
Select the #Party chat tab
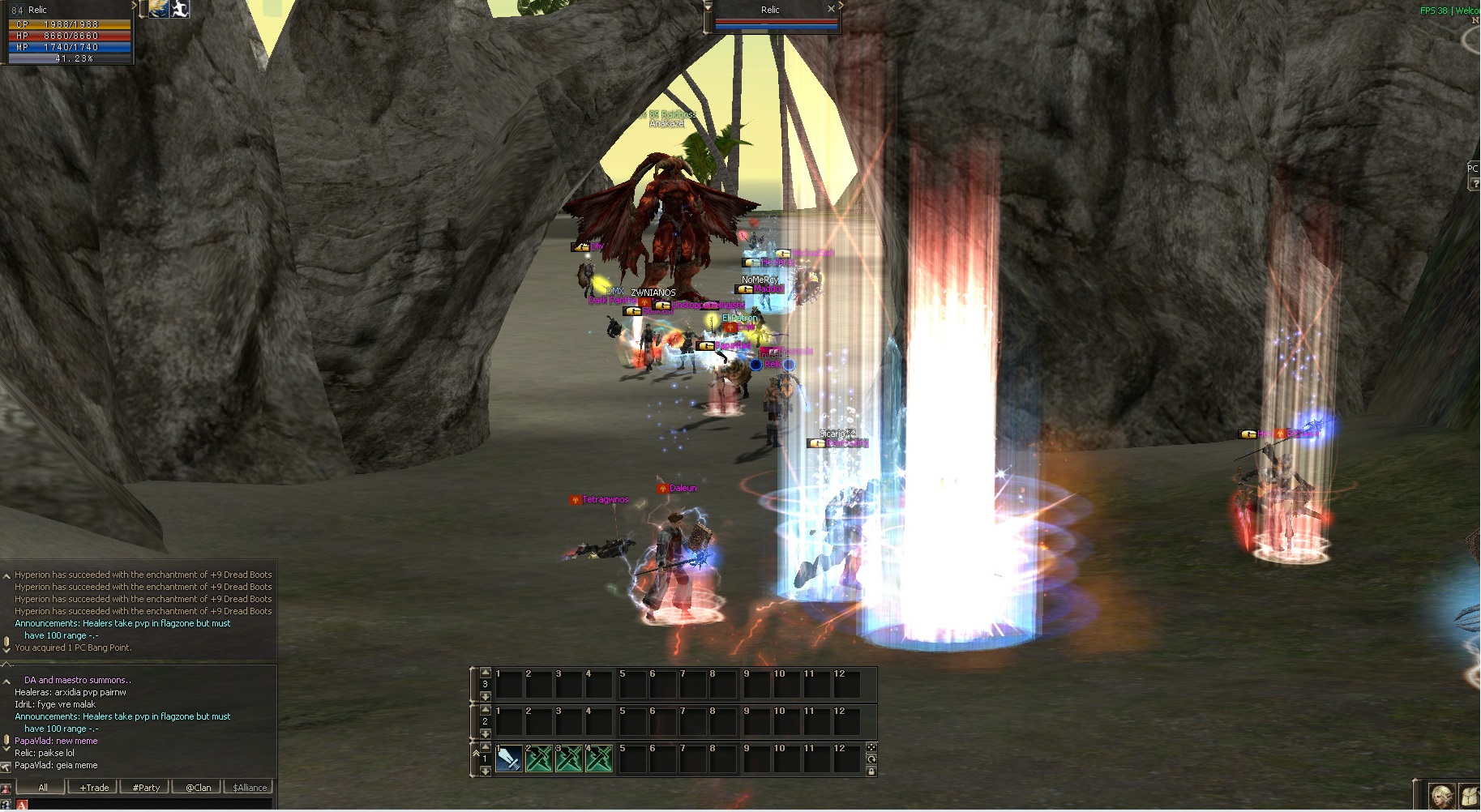[x=146, y=787]
